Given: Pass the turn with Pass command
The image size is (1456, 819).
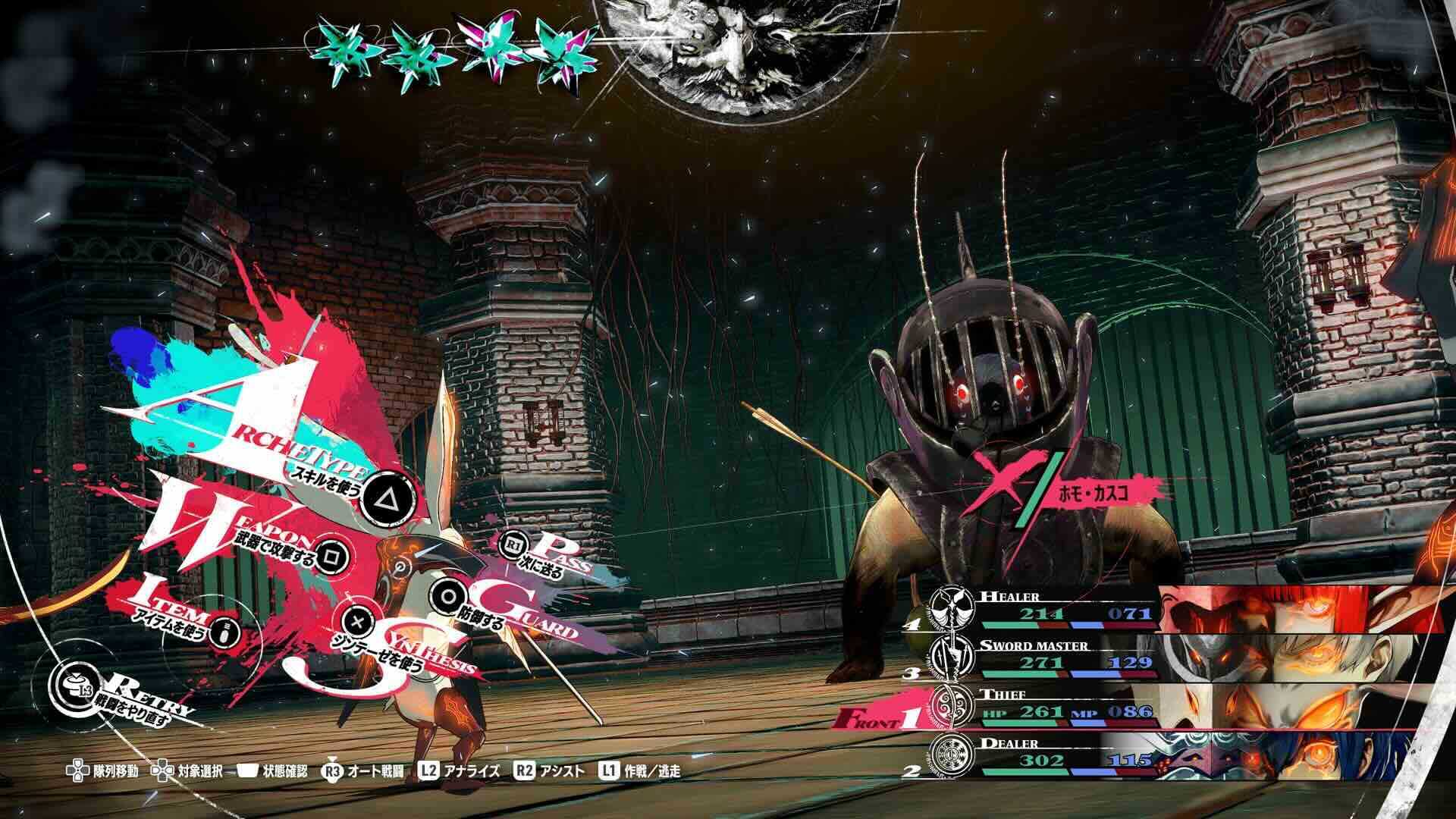Looking at the screenshot, I should coord(515,545).
